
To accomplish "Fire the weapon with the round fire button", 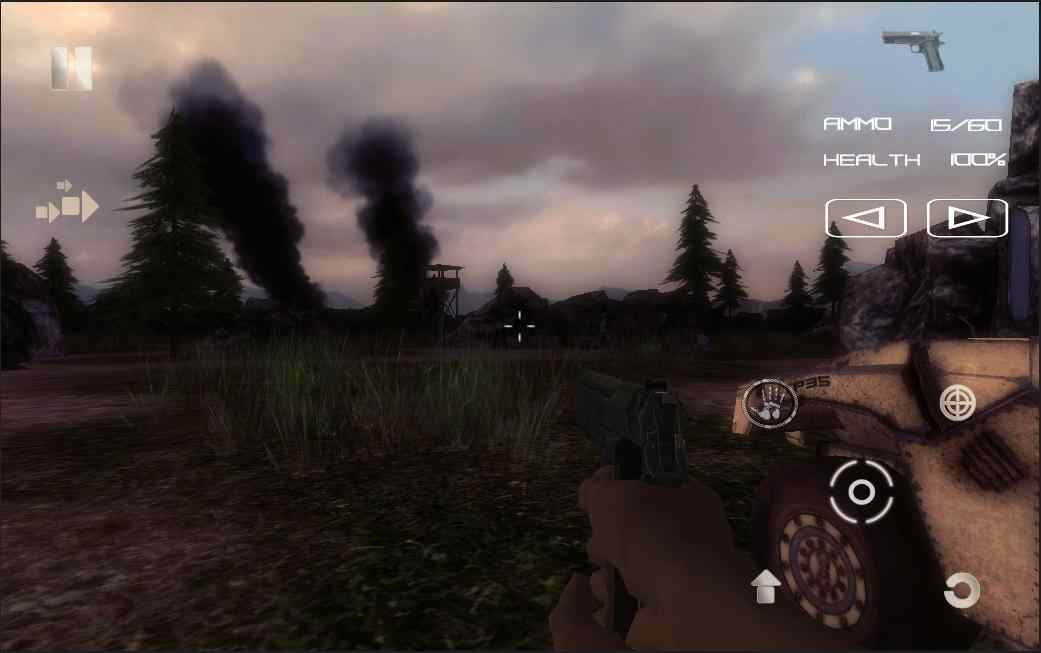I will [x=861, y=491].
